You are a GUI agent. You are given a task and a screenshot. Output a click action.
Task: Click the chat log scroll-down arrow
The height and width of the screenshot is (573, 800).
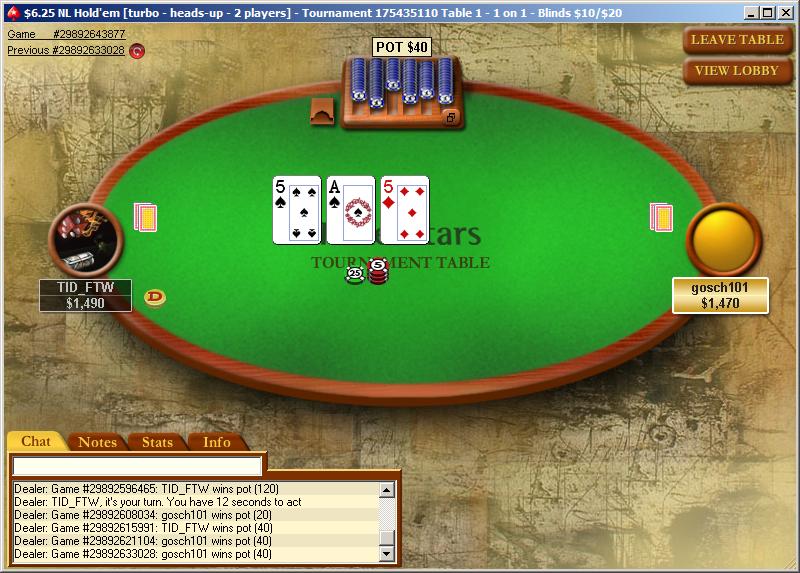387,553
